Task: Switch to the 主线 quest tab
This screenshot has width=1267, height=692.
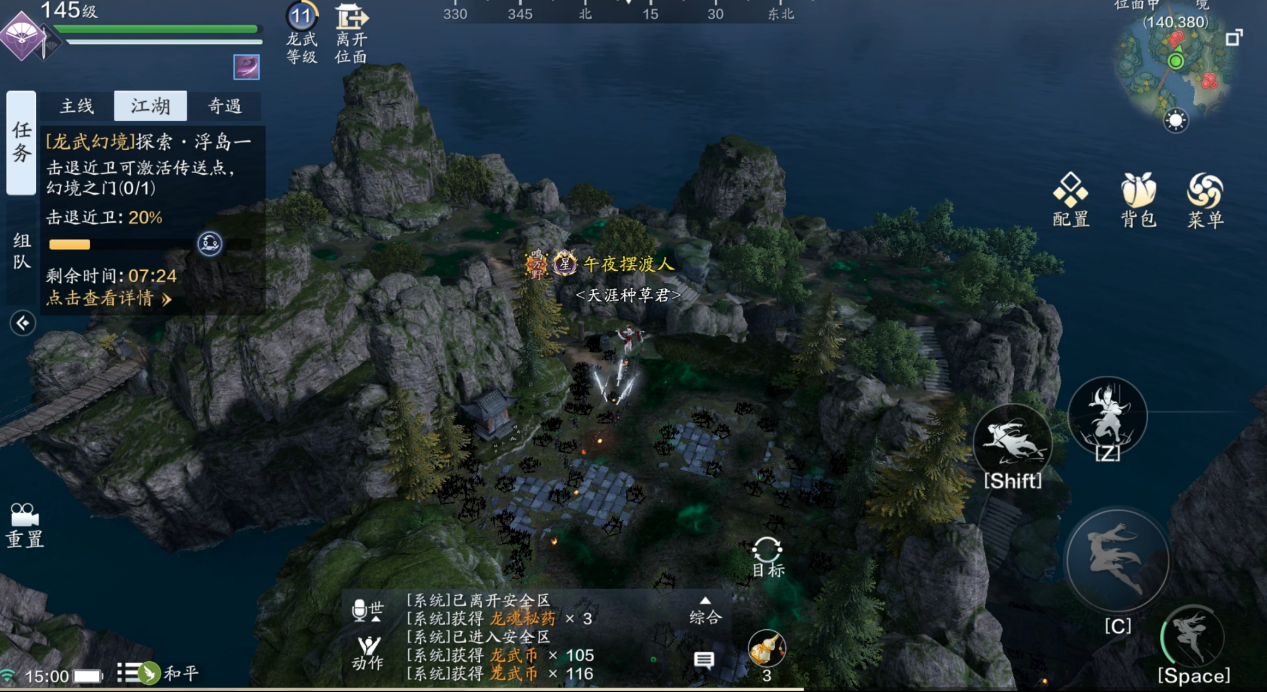Action: [x=77, y=106]
